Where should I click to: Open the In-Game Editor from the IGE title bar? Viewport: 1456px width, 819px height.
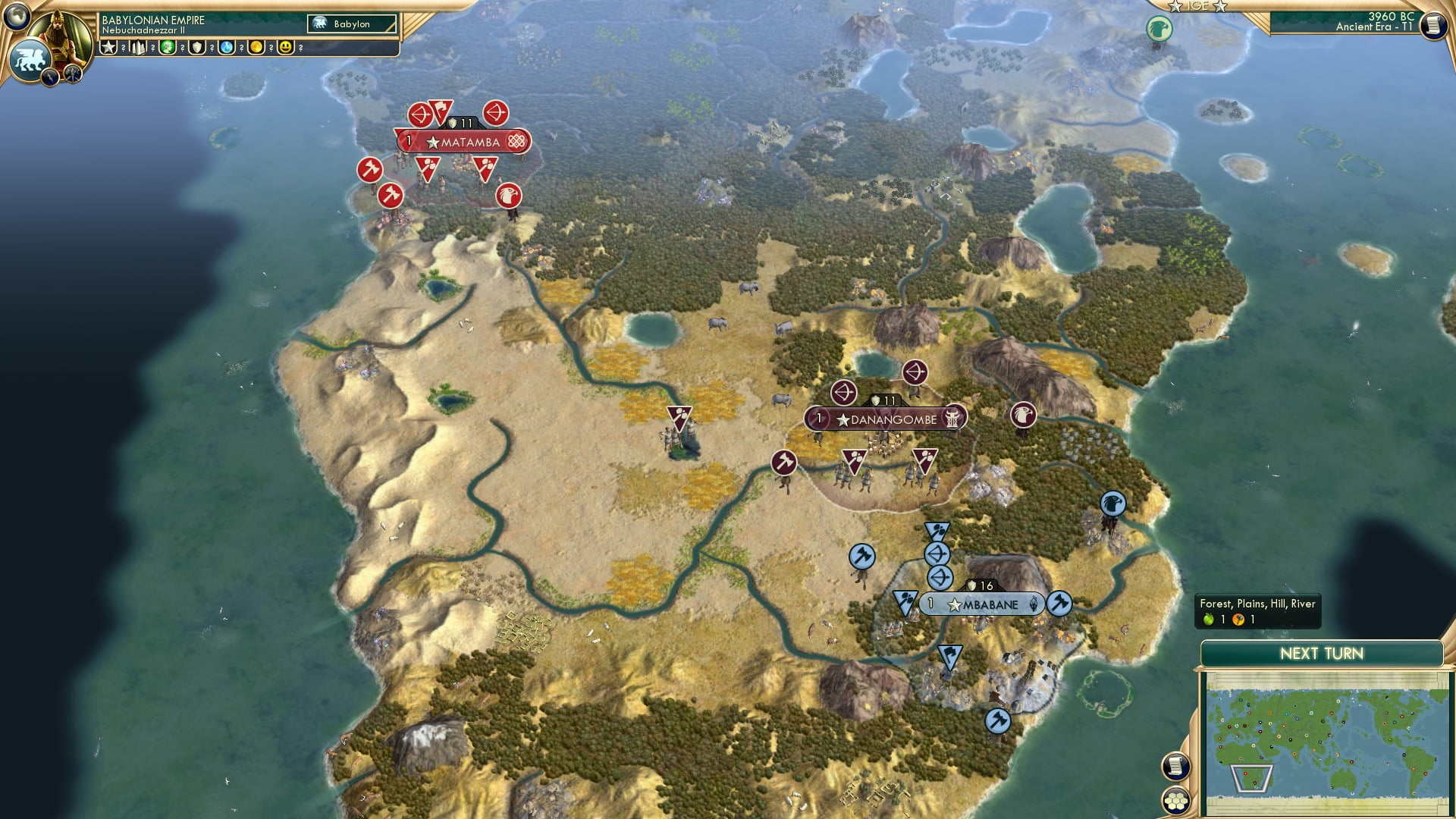coord(1197,7)
